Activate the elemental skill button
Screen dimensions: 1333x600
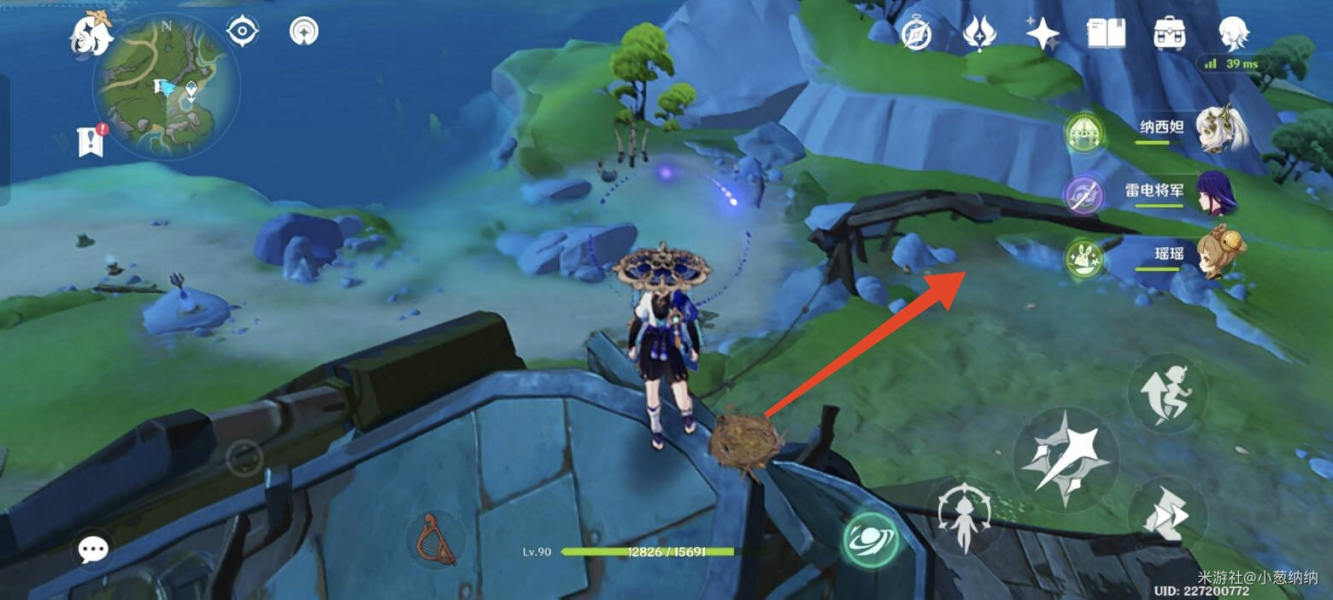pos(964,515)
